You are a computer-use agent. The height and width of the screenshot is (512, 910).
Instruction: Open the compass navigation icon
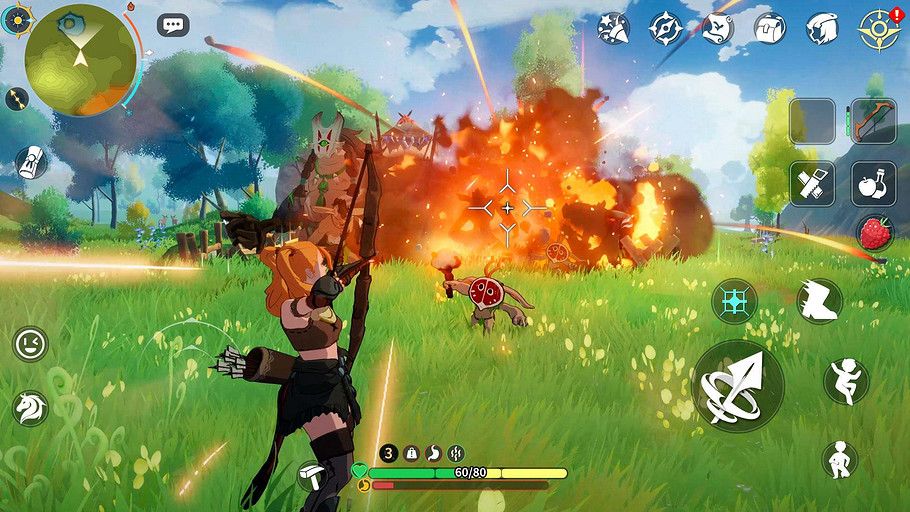pyautogui.click(x=665, y=28)
